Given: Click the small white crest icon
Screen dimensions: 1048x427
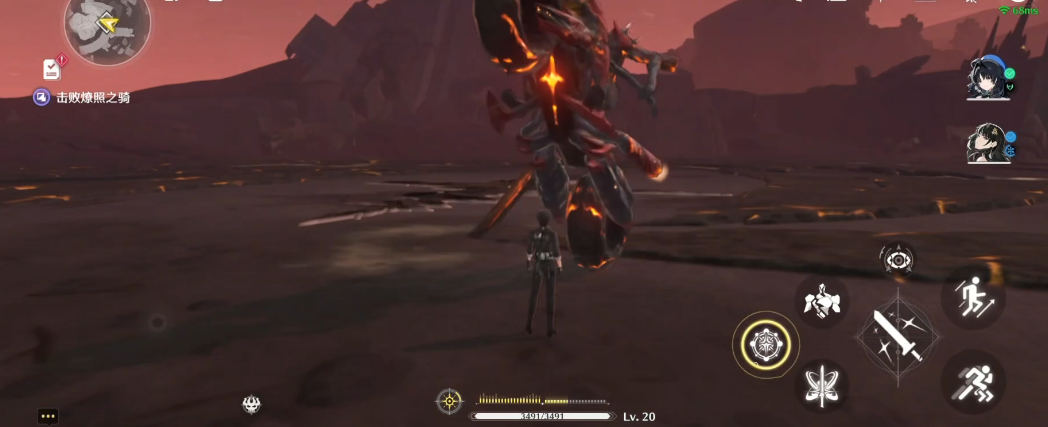Looking at the screenshot, I should coord(252,404).
